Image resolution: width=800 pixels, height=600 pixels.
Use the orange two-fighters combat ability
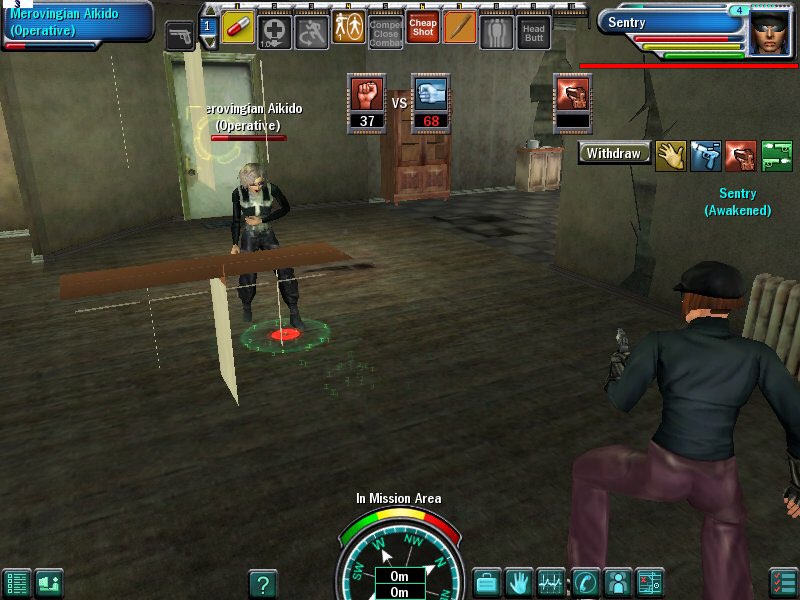[x=349, y=28]
